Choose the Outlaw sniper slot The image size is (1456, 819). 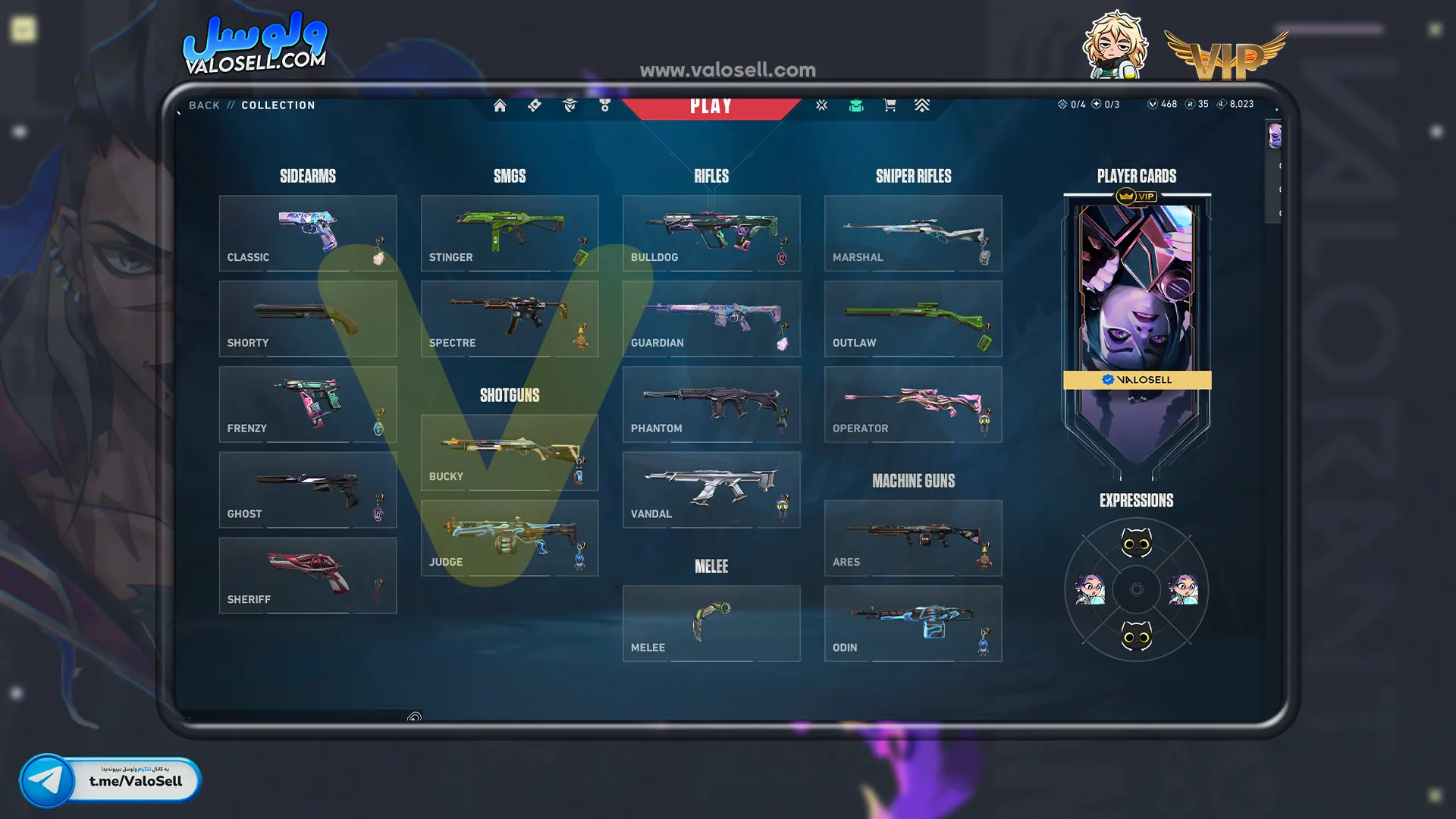click(912, 318)
